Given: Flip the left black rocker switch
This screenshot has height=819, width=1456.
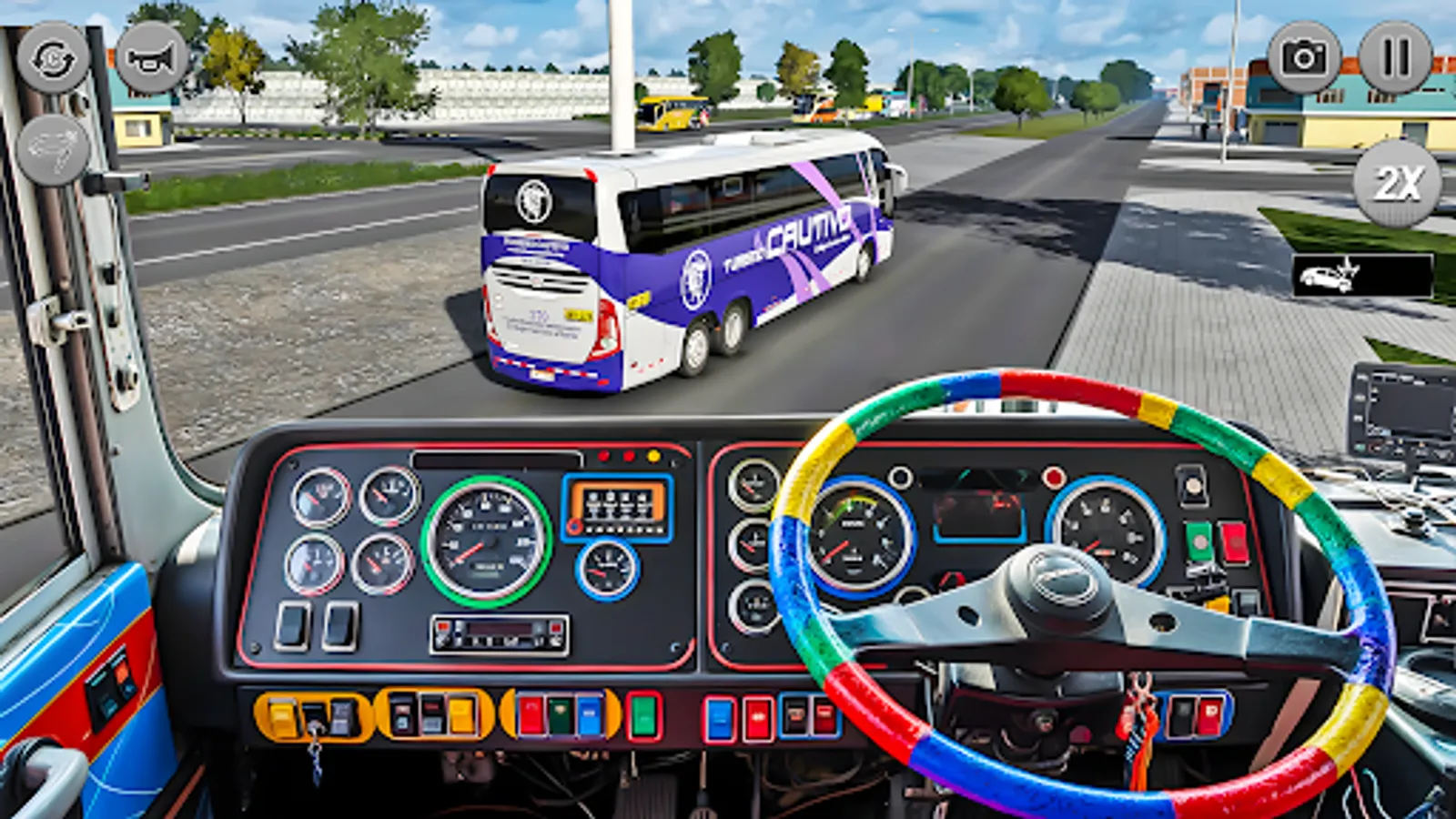Looking at the screenshot, I should click(293, 626).
